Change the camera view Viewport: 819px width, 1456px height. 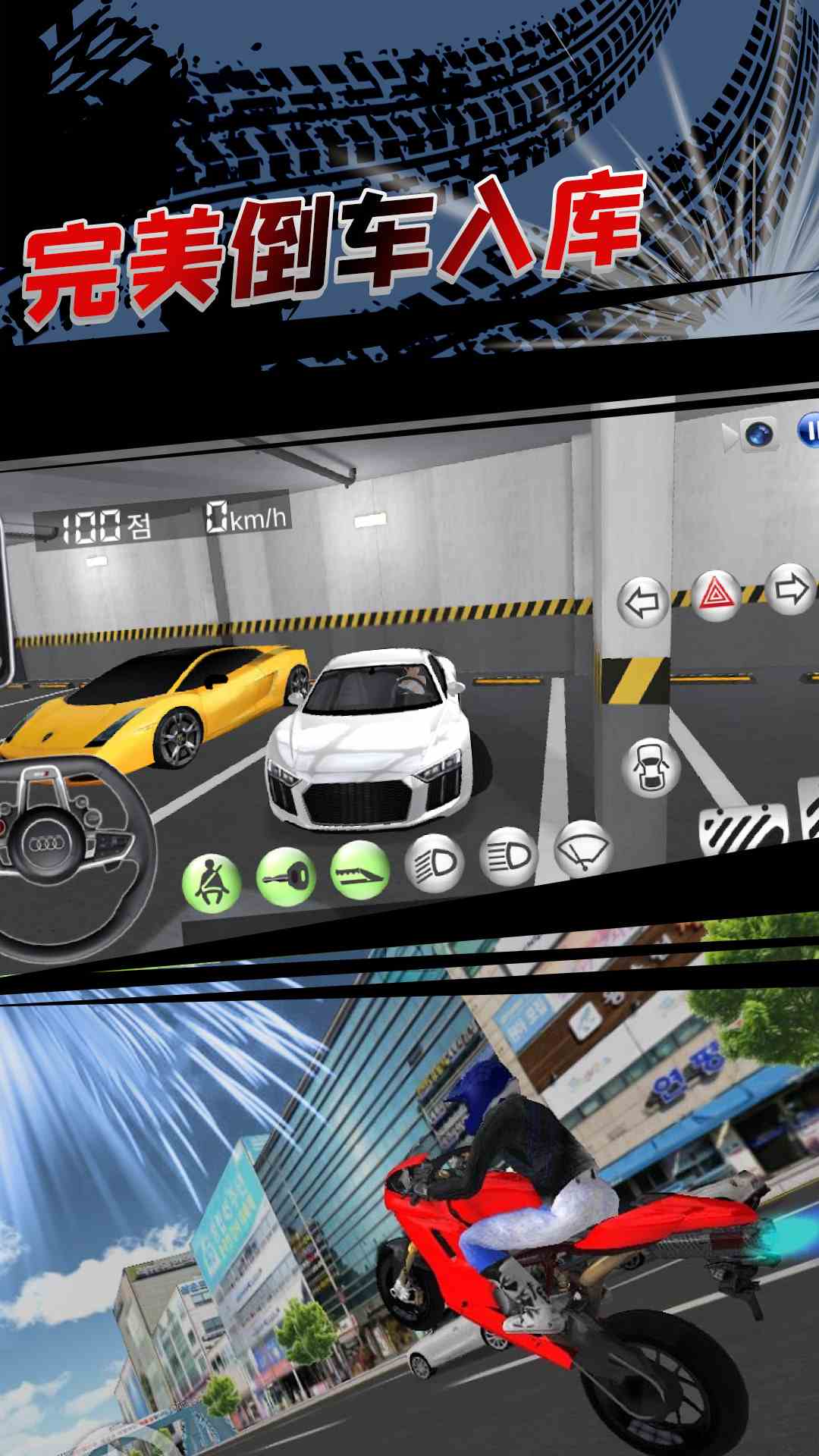[755, 435]
